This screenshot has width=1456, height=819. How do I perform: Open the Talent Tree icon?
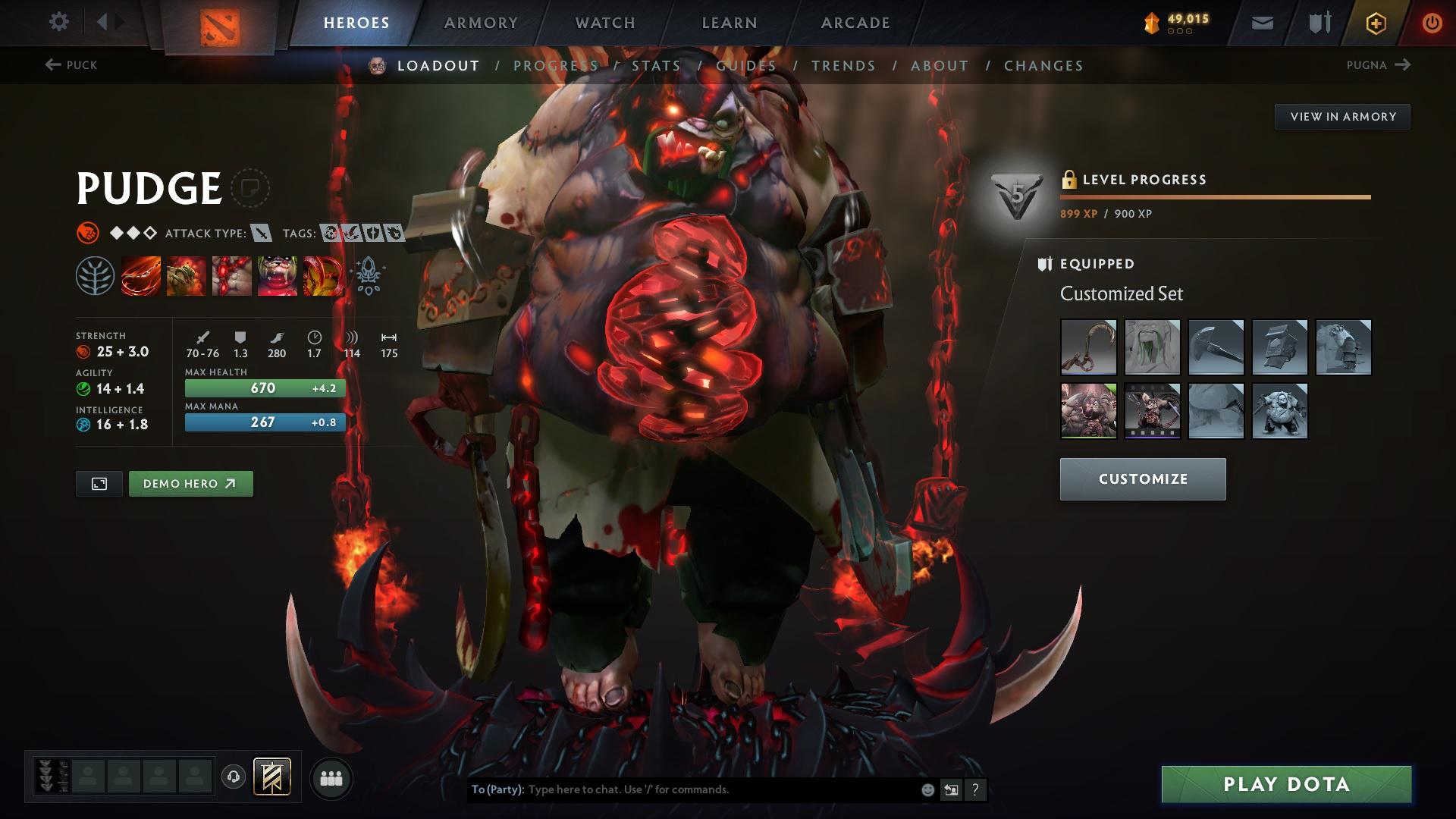pos(94,275)
